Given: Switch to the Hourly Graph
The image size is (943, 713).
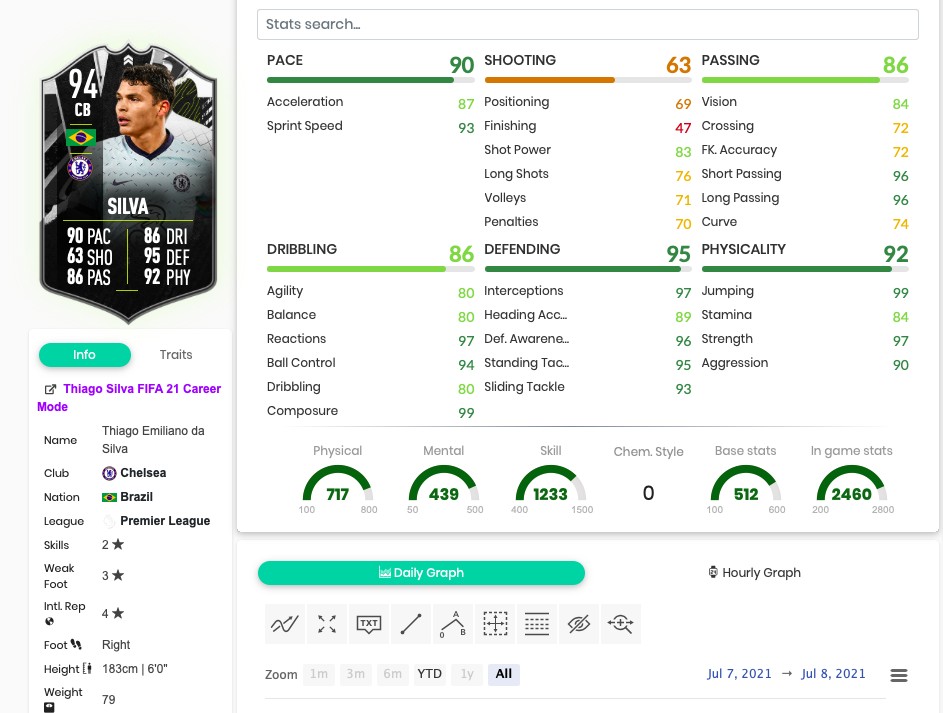Looking at the screenshot, I should point(754,573).
